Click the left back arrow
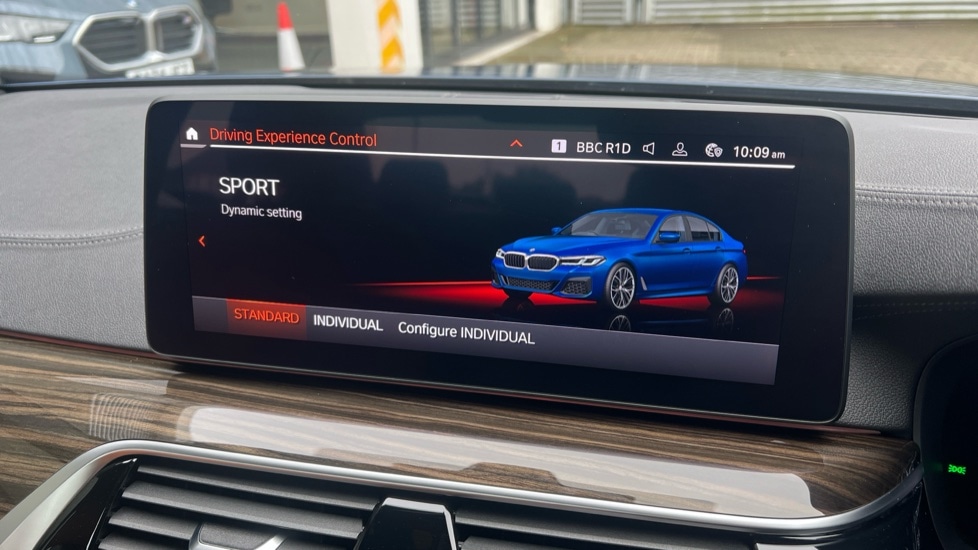 (202, 241)
